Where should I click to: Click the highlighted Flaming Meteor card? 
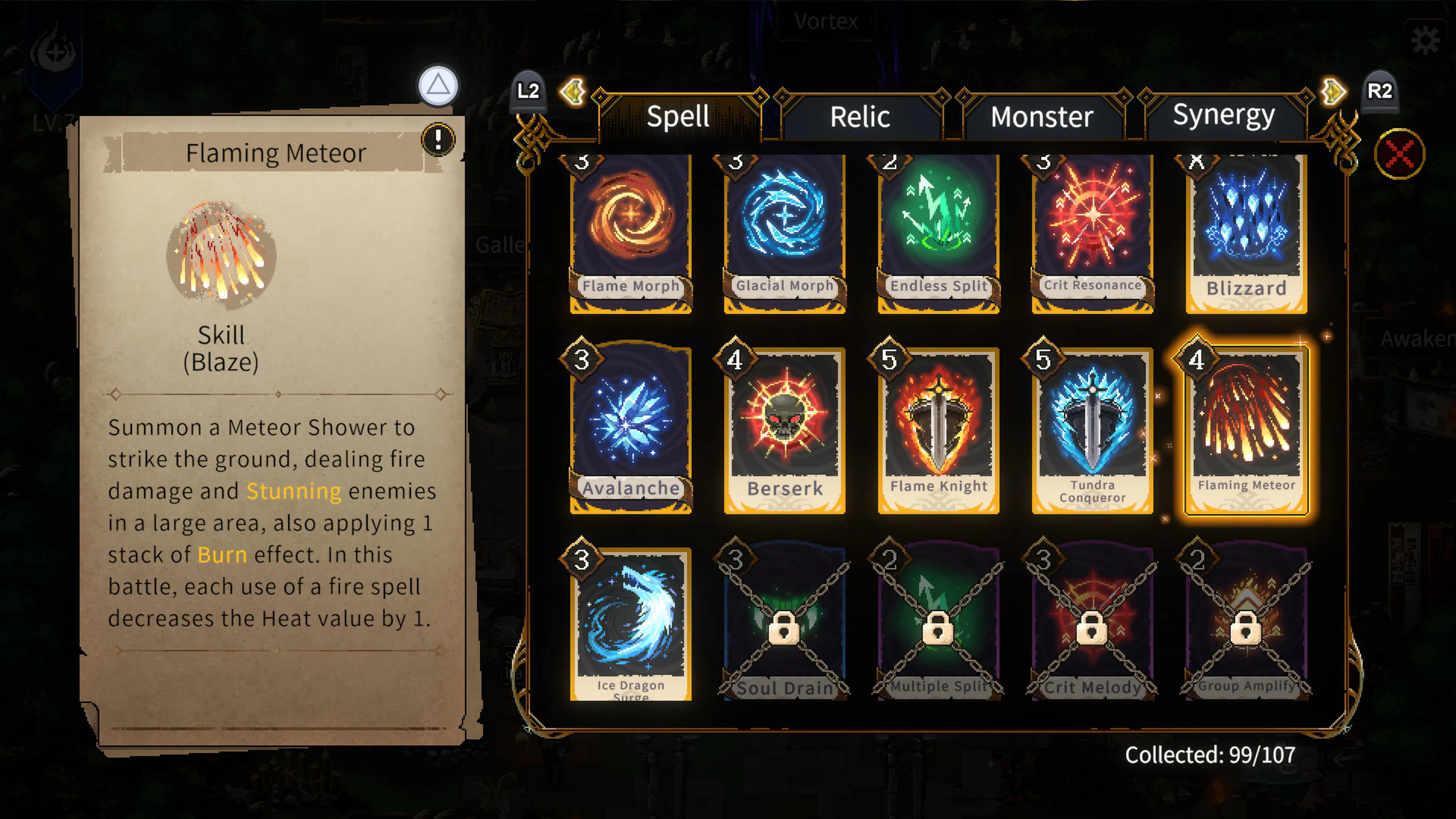coord(1246,430)
